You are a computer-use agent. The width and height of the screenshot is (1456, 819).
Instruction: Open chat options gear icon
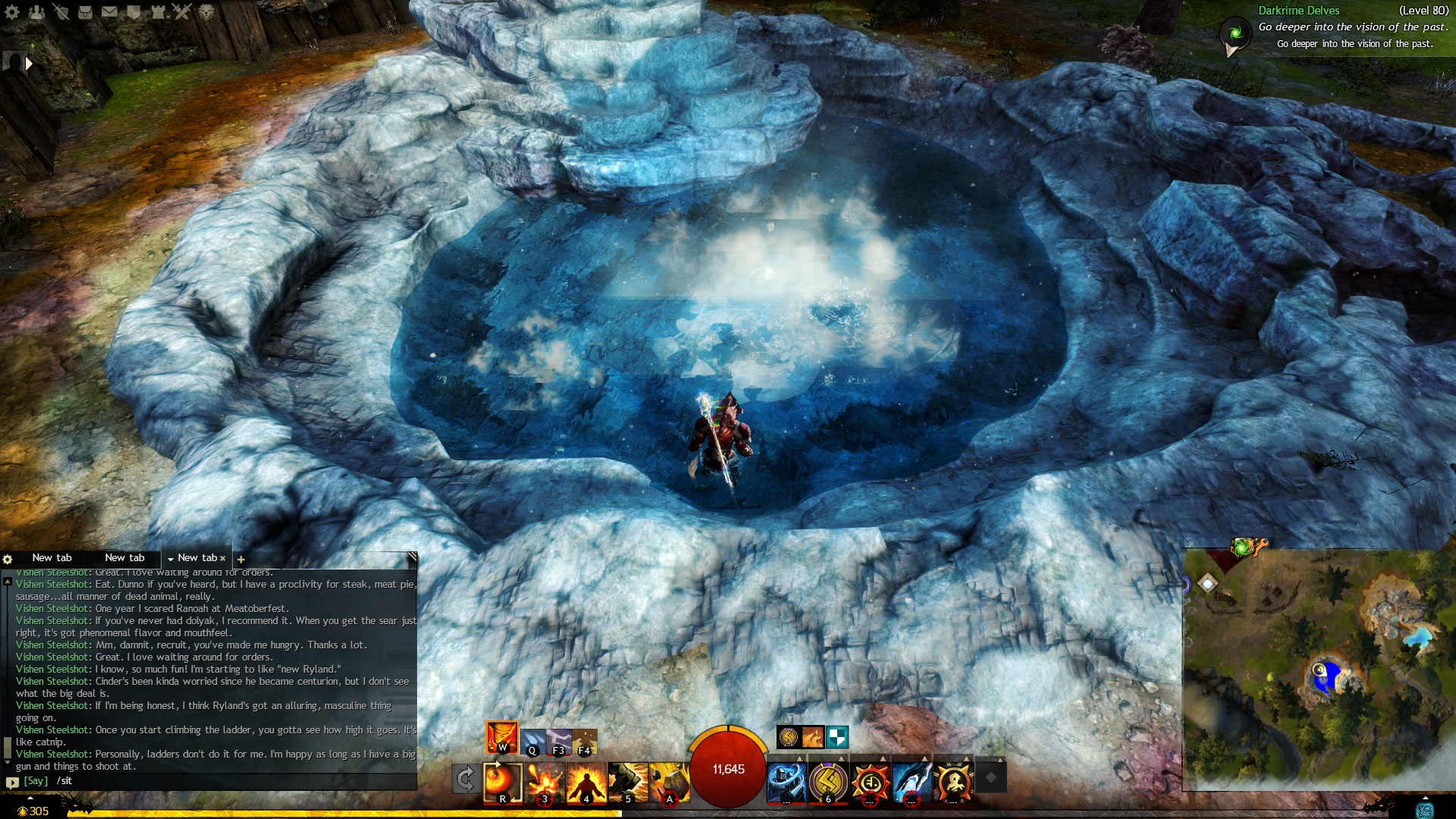pyautogui.click(x=8, y=559)
